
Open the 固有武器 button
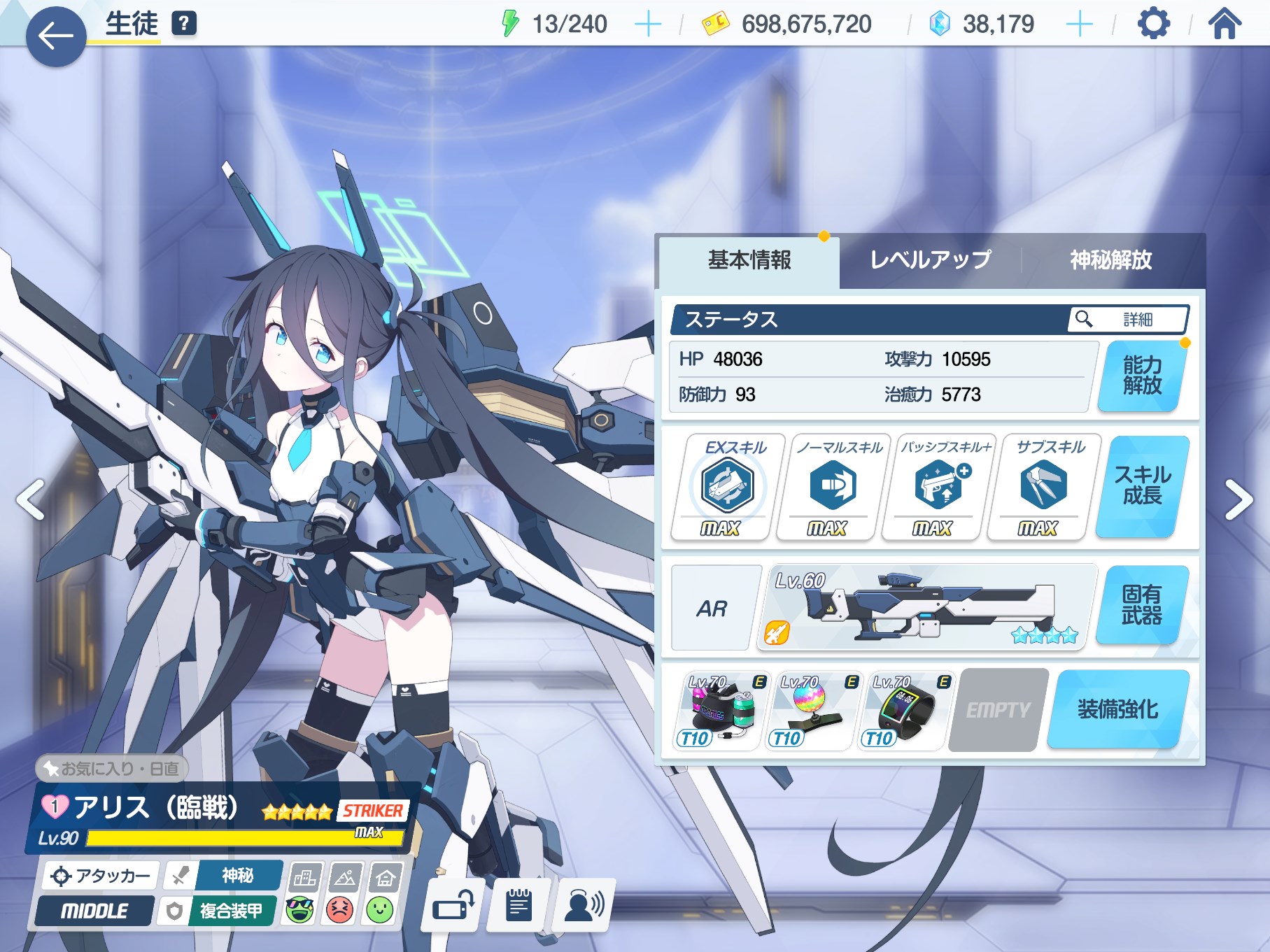click(1142, 605)
